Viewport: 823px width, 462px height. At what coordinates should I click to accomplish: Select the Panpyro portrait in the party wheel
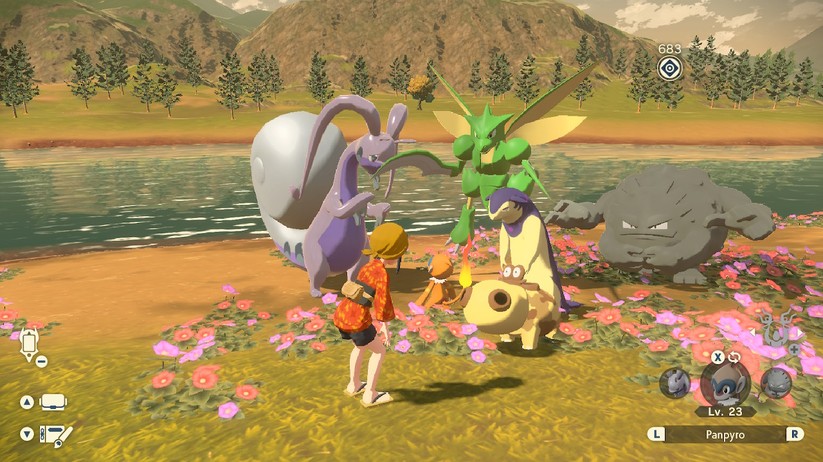(x=725, y=382)
